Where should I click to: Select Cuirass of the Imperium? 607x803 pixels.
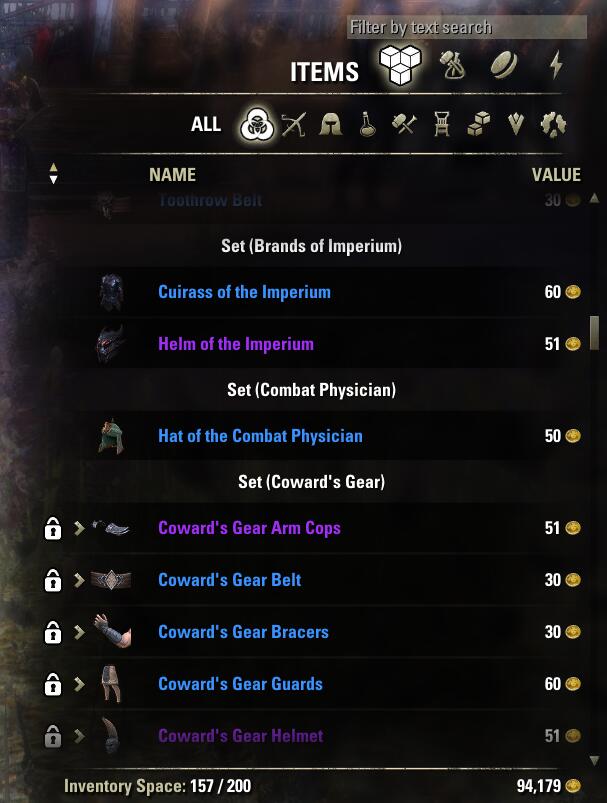pos(244,292)
